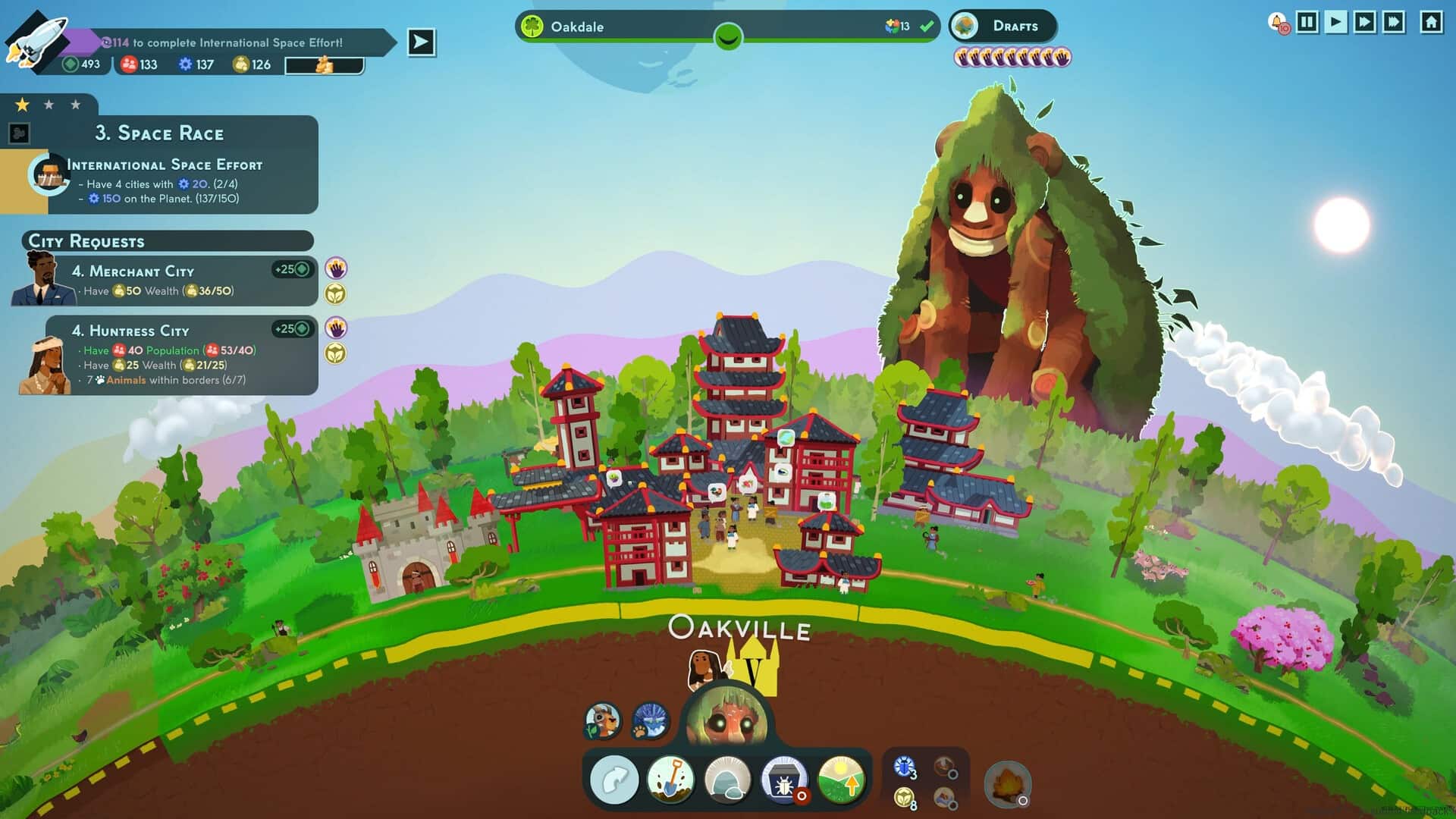Click the campfire button
The image size is (1456, 819).
[1007, 783]
